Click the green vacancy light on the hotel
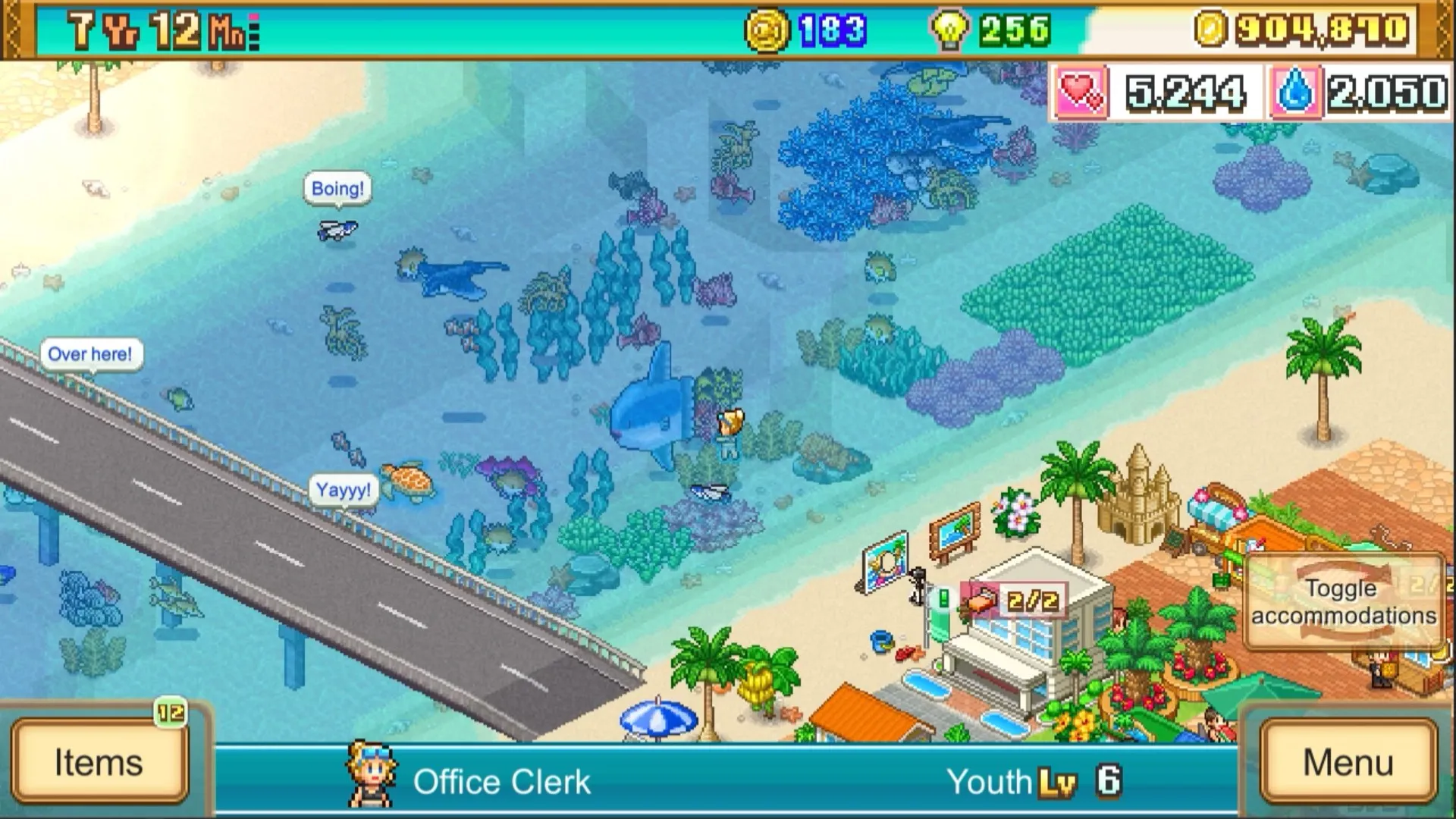 coord(943,598)
